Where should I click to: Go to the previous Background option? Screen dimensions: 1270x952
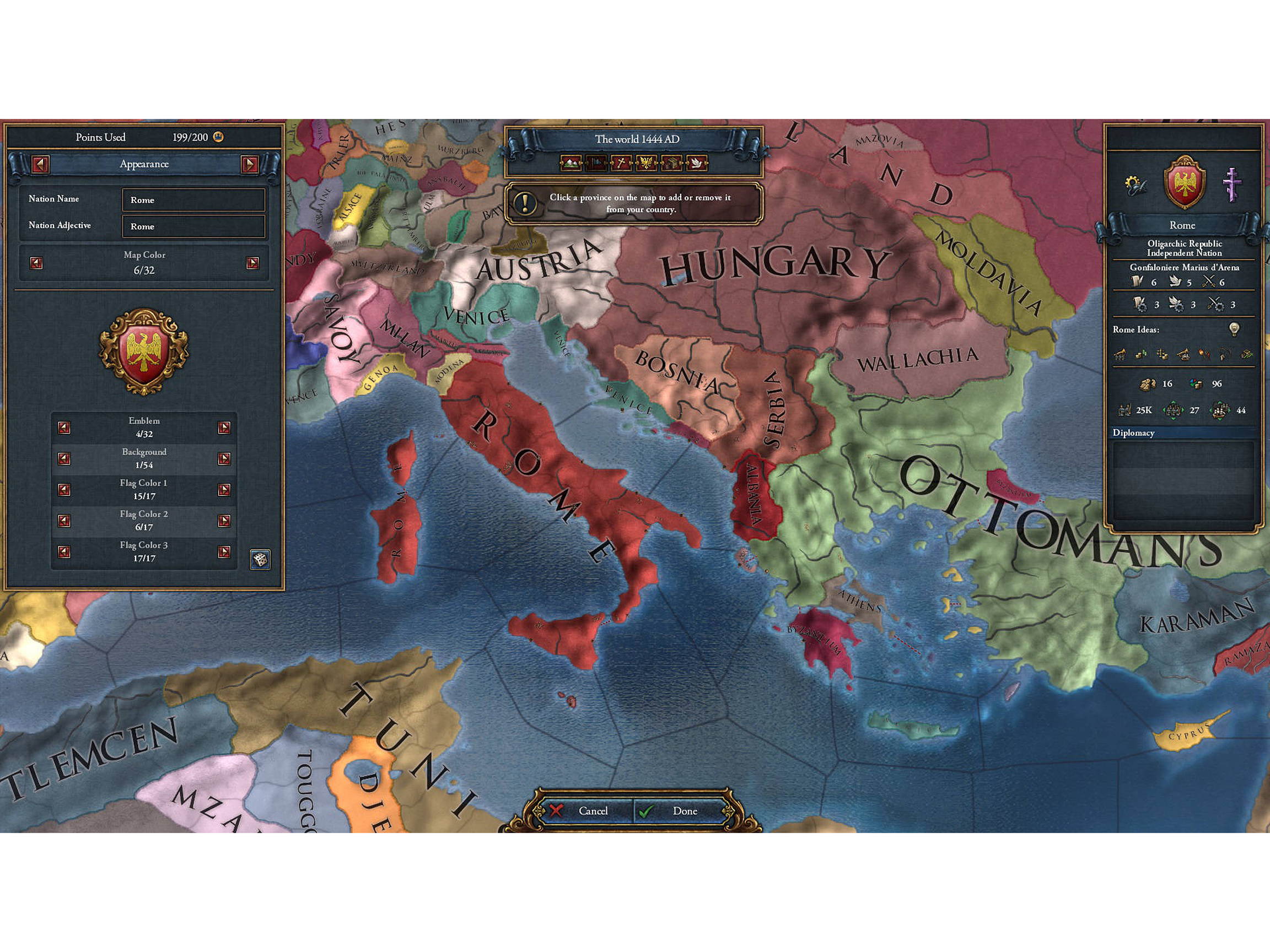64,459
